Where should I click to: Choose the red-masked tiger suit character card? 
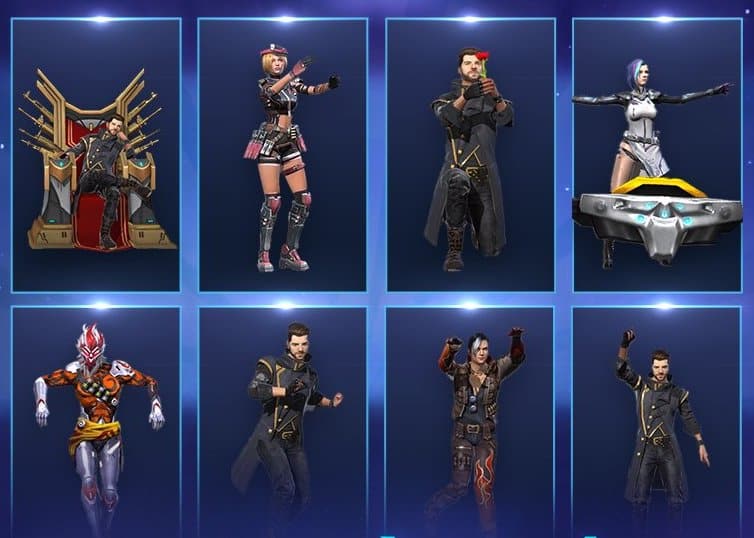[96, 420]
